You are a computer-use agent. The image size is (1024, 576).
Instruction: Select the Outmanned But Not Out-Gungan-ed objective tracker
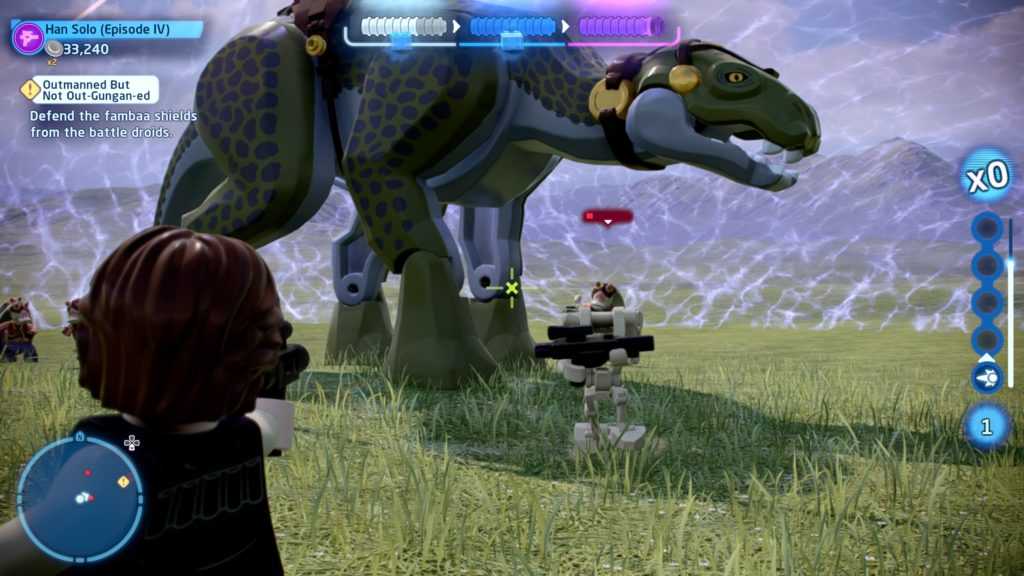[x=94, y=90]
